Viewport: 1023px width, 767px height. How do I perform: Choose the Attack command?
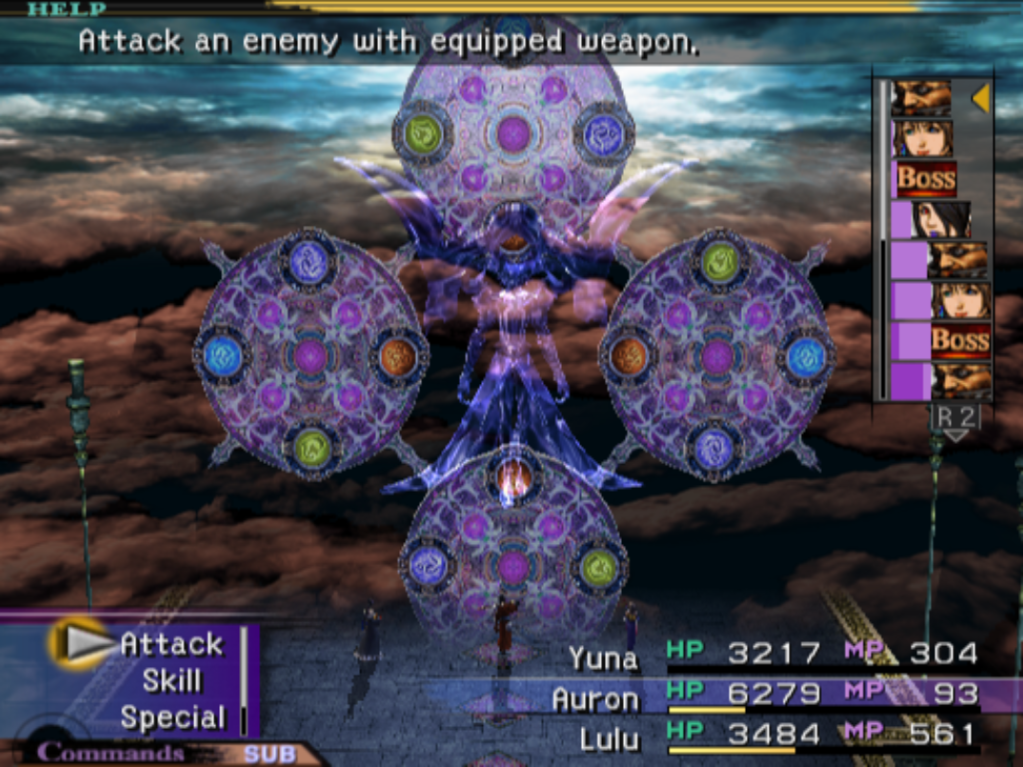pyautogui.click(x=171, y=644)
